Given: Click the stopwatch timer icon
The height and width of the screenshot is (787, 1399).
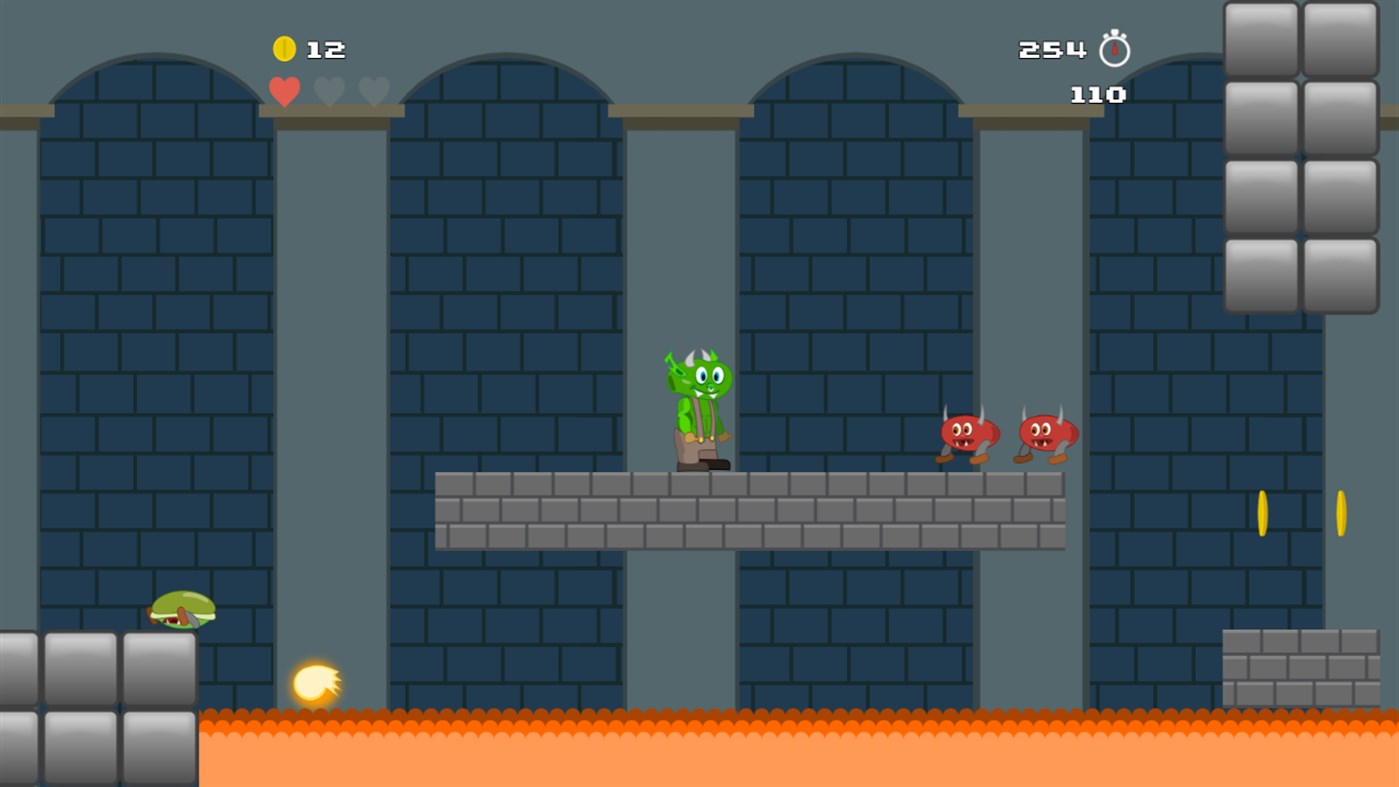Looking at the screenshot, I should click(1113, 48).
